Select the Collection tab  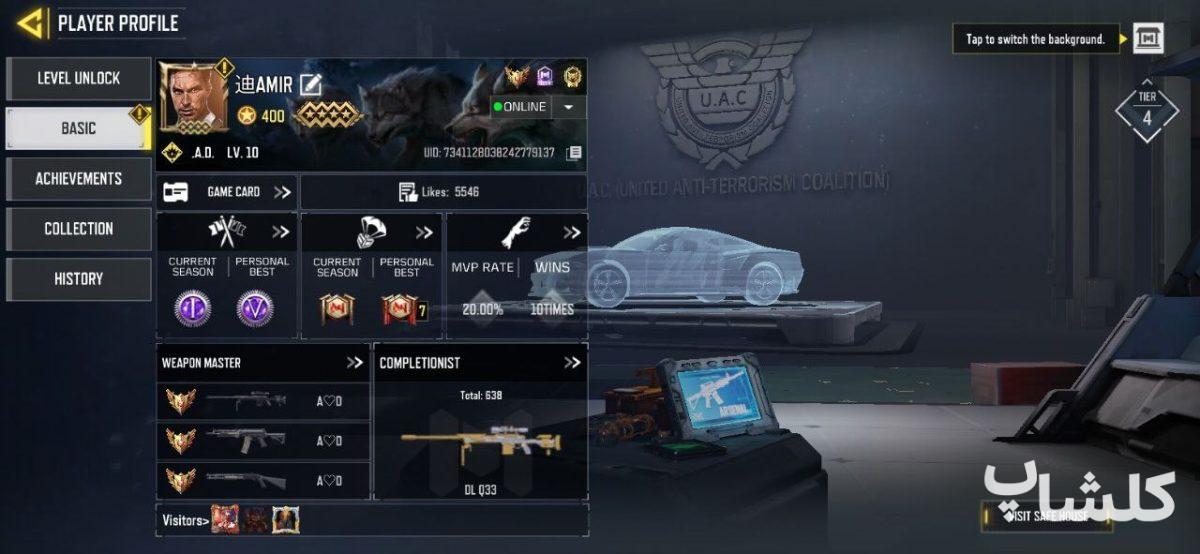coord(79,229)
